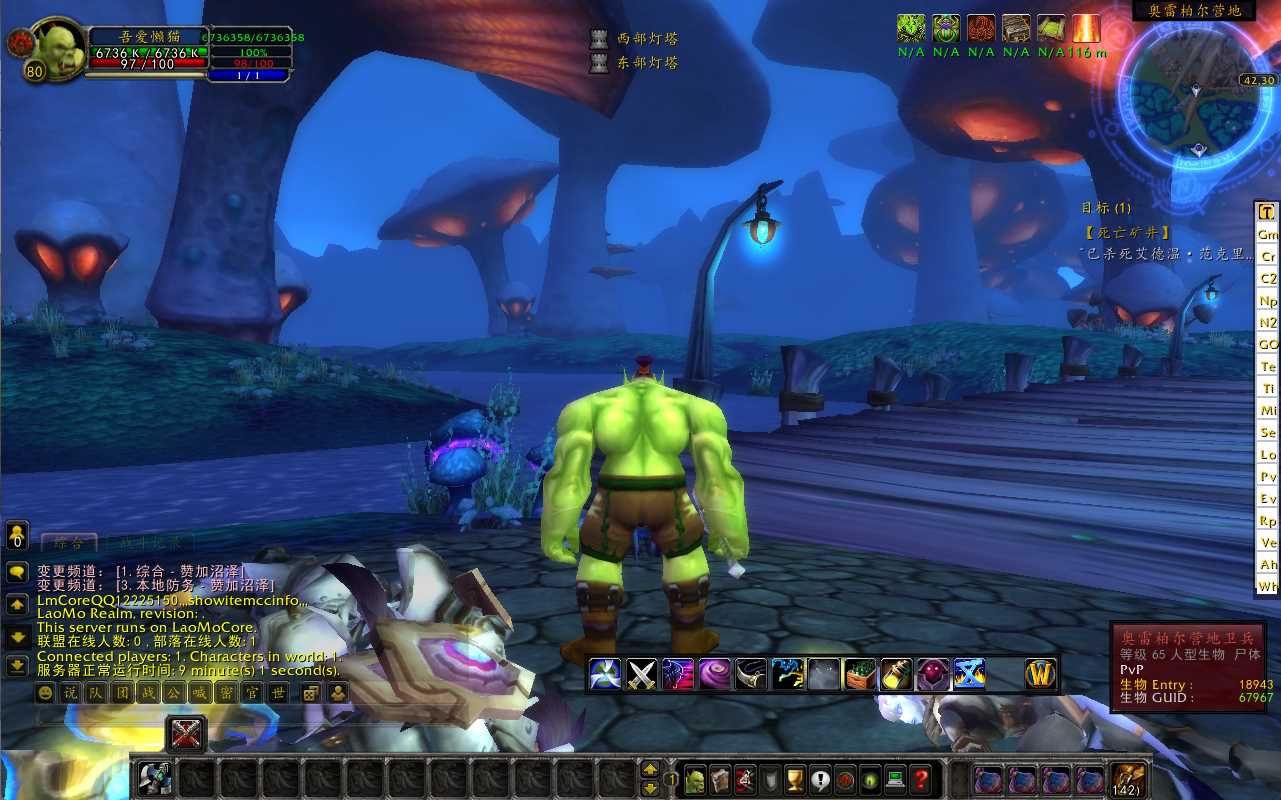This screenshot has width=1281, height=800.
Task: Open the Gm tab on the side panel
Action: (1268, 234)
